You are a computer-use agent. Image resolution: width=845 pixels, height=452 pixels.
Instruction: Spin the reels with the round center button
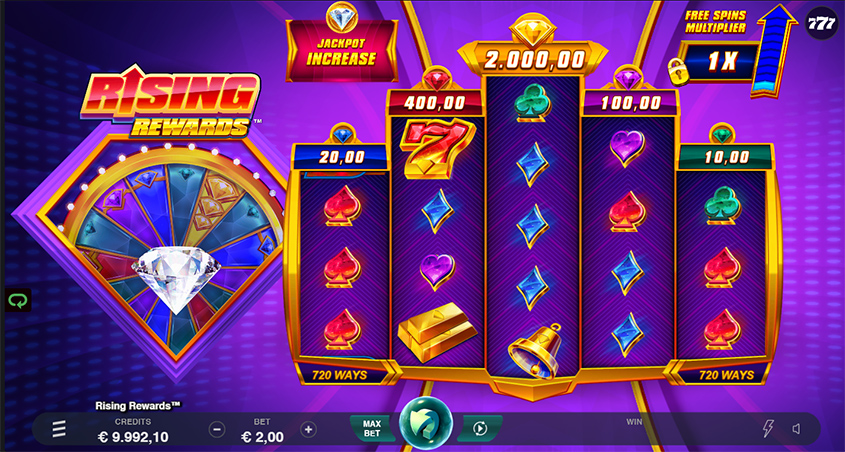coord(425,427)
